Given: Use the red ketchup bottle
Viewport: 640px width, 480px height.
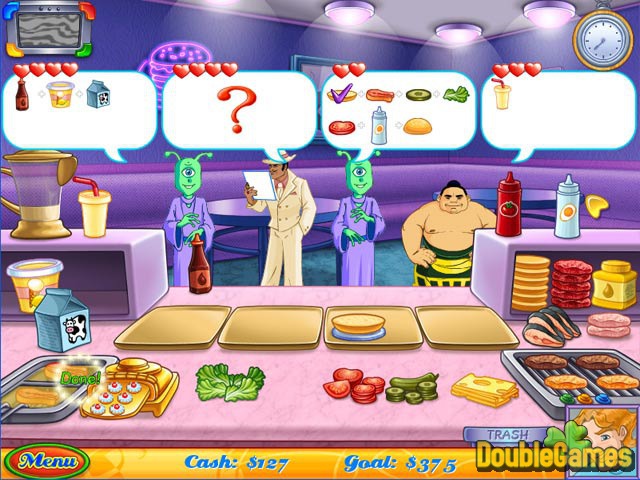Looking at the screenshot, I should (x=509, y=204).
